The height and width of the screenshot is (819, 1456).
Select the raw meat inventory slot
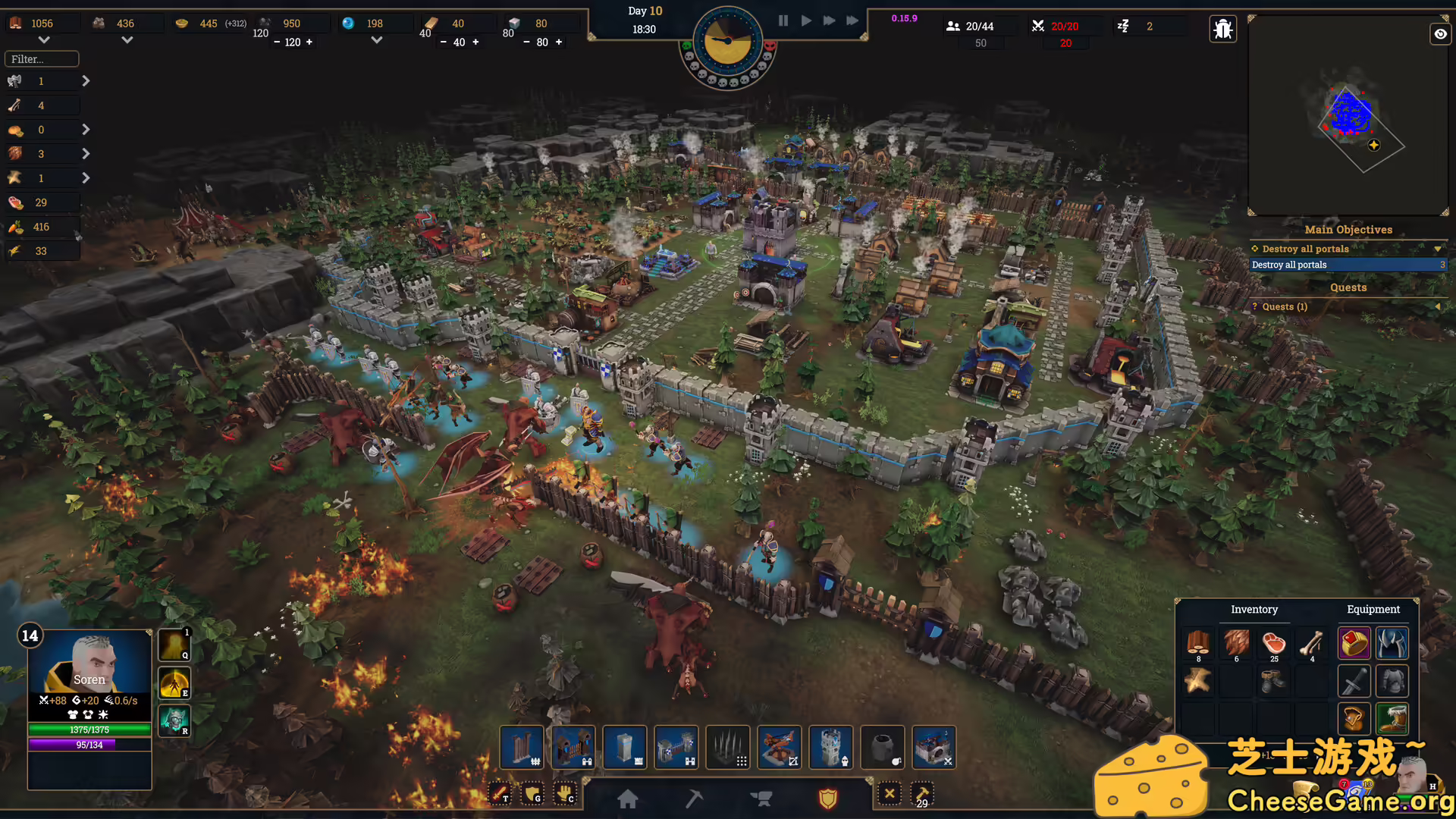[1274, 644]
